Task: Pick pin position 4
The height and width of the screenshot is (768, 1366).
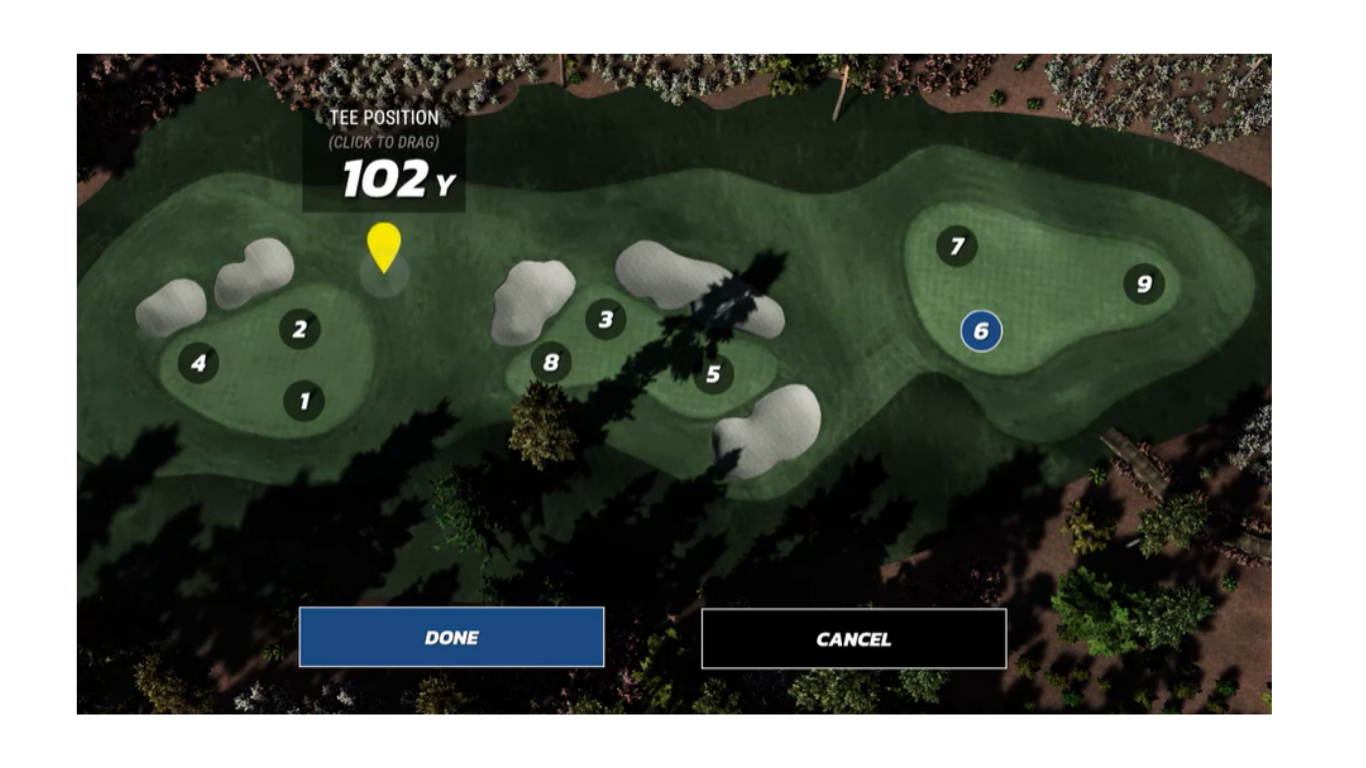Action: (x=198, y=363)
